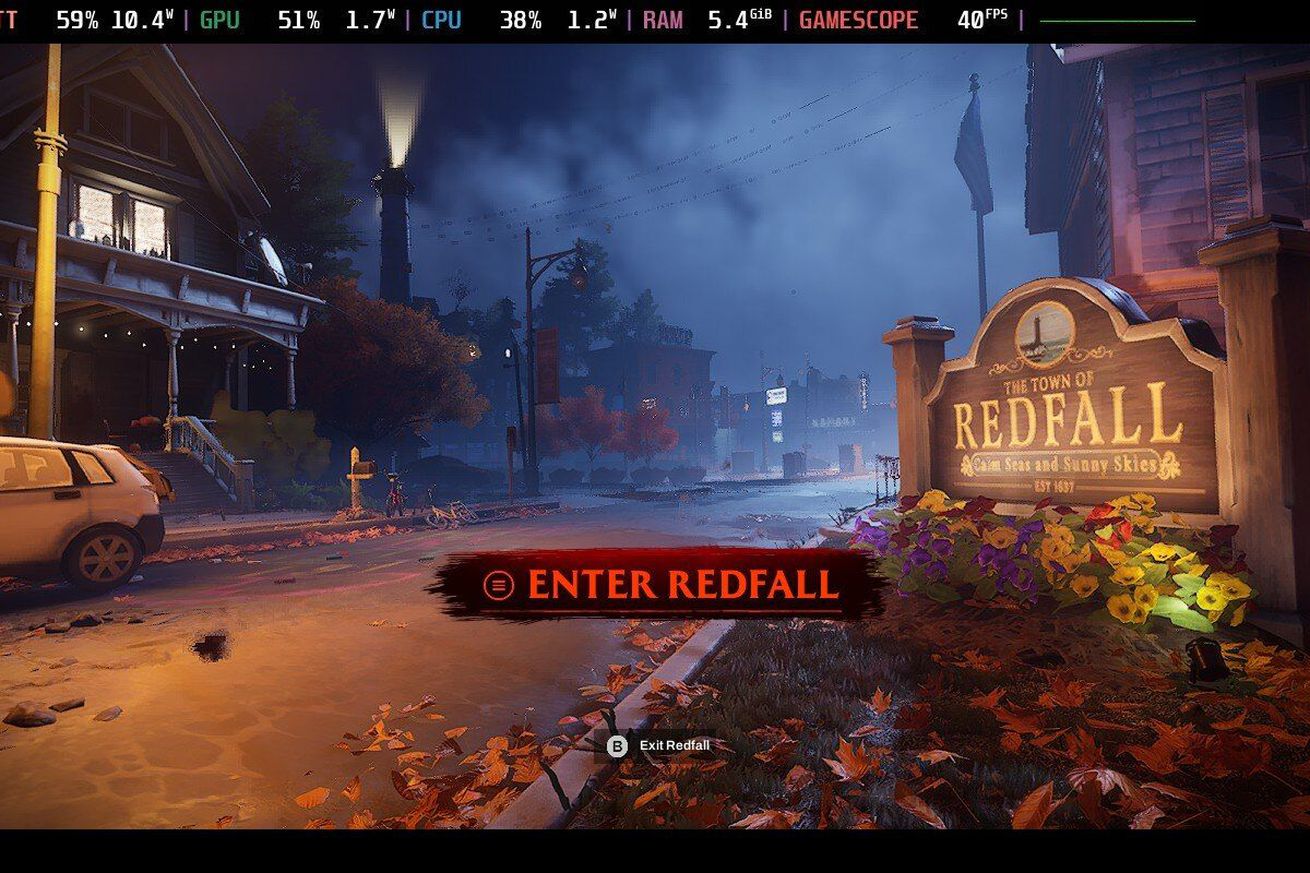Select the Exit Redfall option
Viewport: 1310px width, 873px height.
click(660, 746)
